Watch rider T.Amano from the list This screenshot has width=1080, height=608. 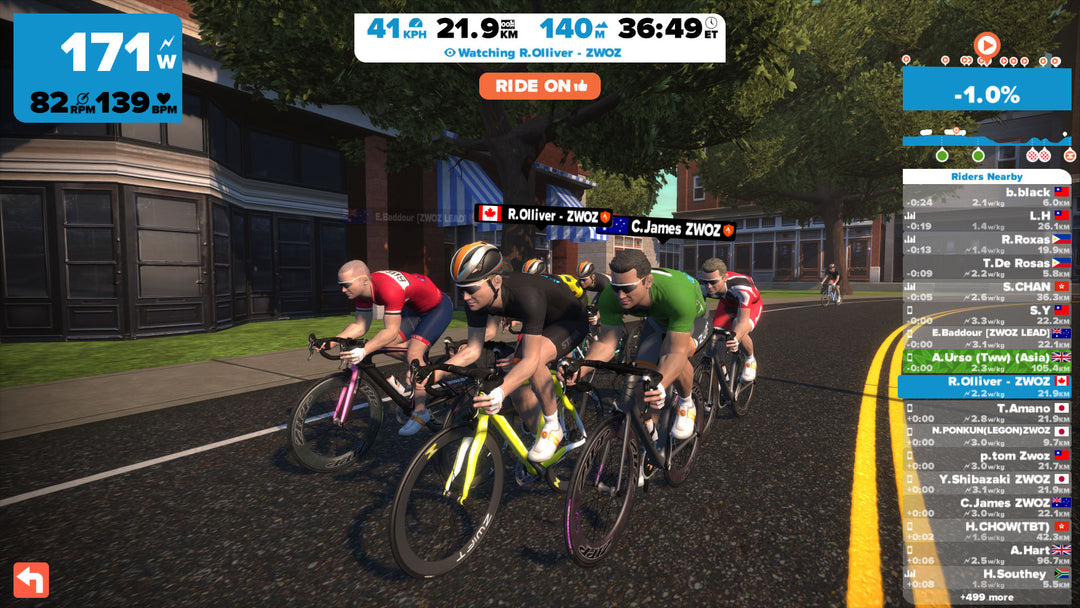[x=987, y=414]
